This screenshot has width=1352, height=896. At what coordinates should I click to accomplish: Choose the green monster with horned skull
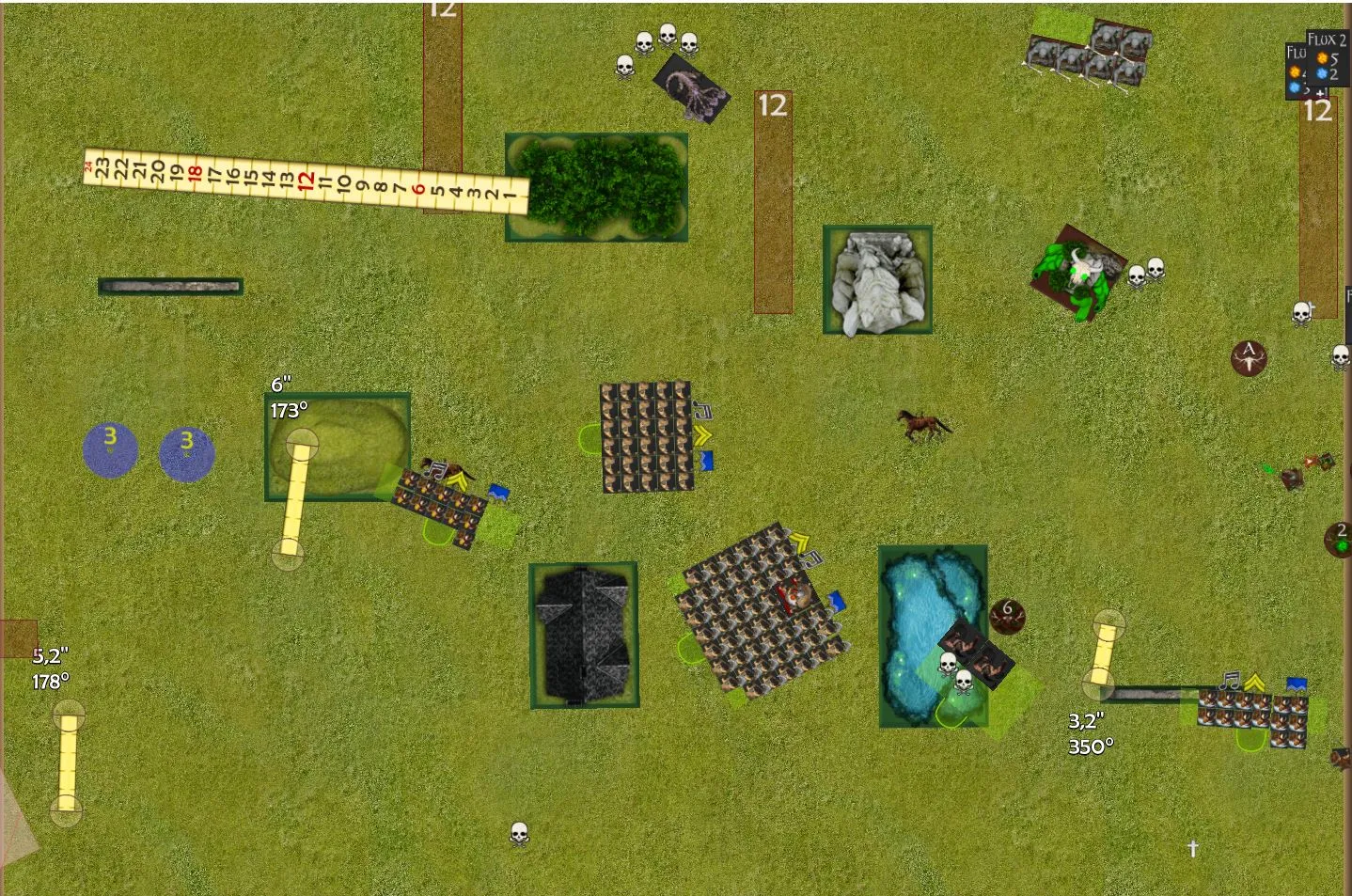click(x=1077, y=270)
